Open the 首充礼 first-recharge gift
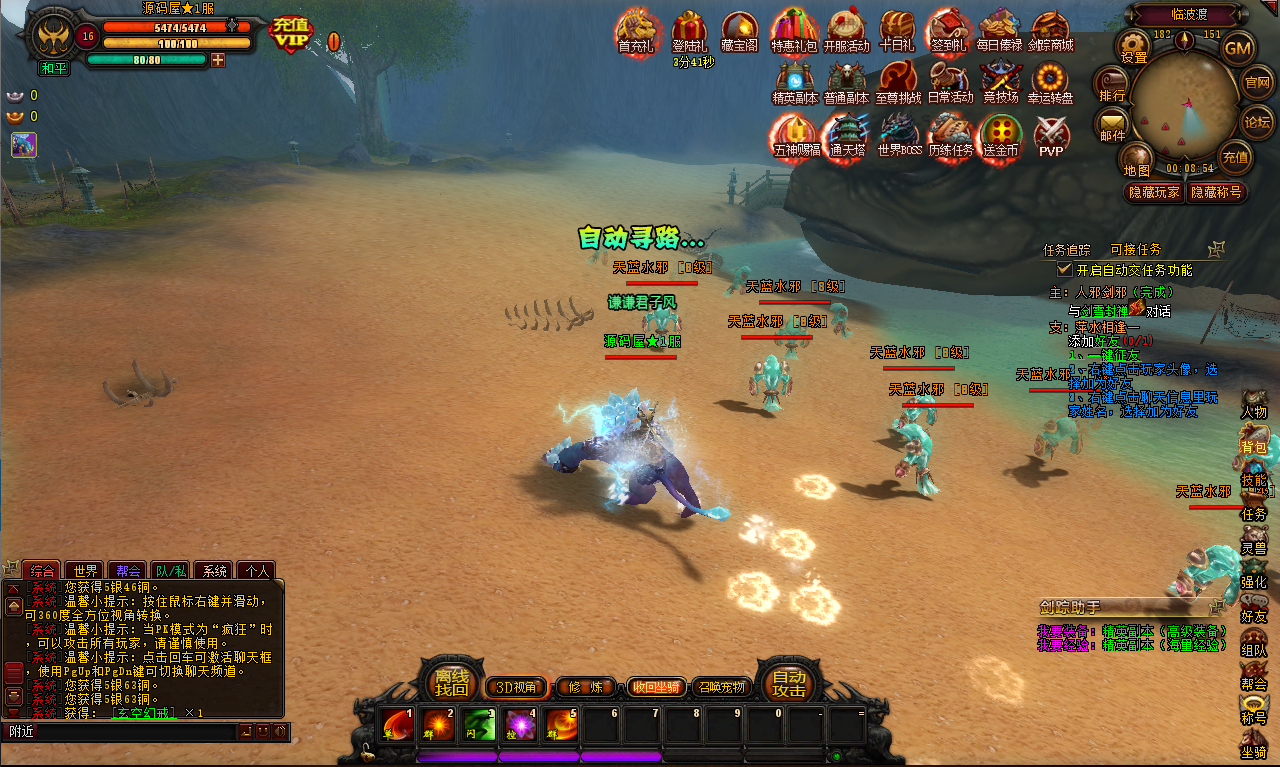The height and width of the screenshot is (767, 1280). point(635,30)
